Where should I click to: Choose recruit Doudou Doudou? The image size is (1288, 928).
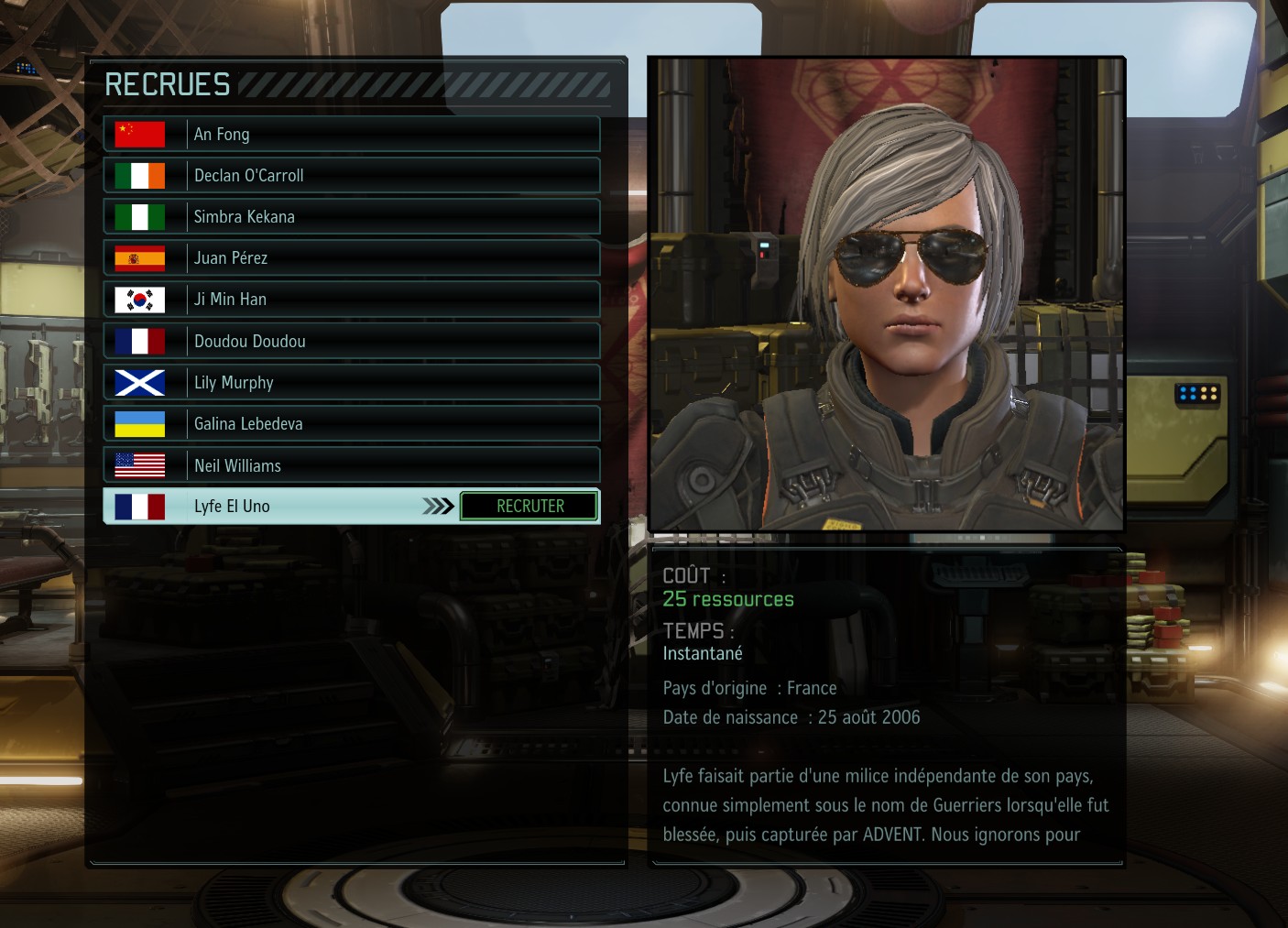click(x=352, y=341)
